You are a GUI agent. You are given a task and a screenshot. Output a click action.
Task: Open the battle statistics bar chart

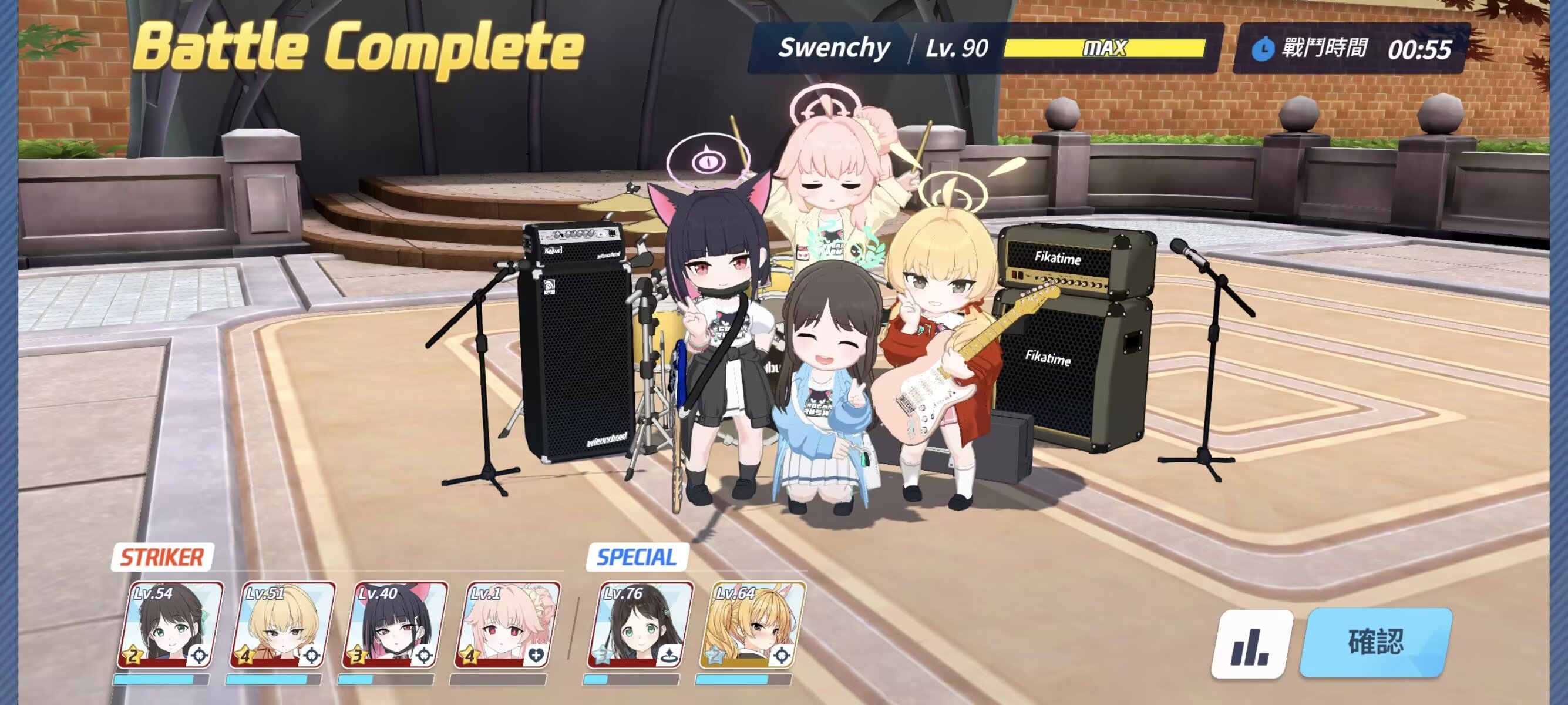pyautogui.click(x=1251, y=644)
